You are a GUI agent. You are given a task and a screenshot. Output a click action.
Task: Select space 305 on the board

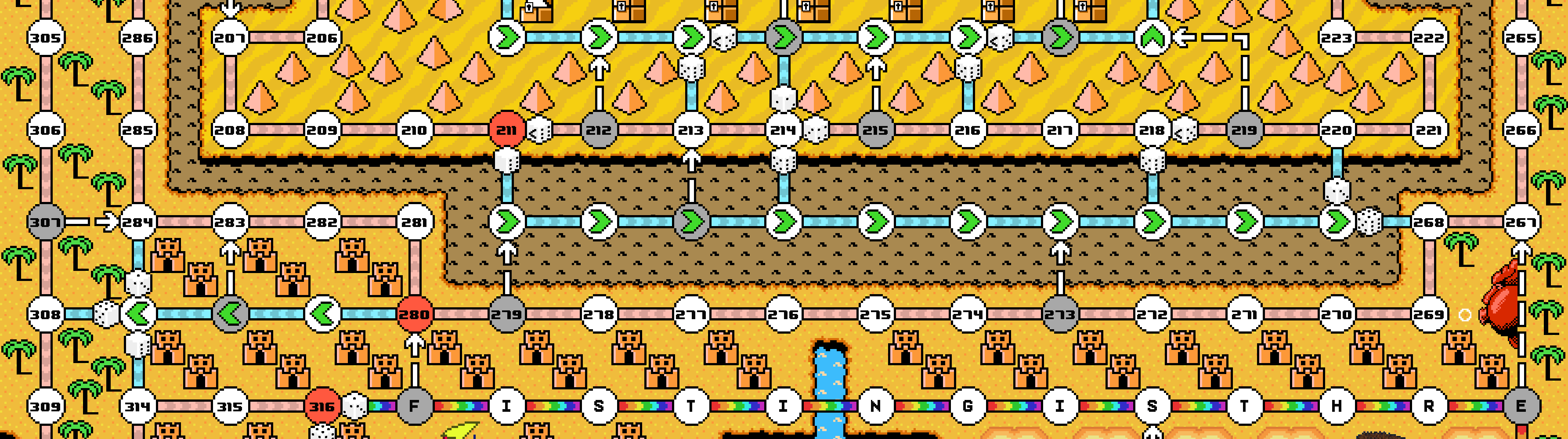[x=46, y=38]
